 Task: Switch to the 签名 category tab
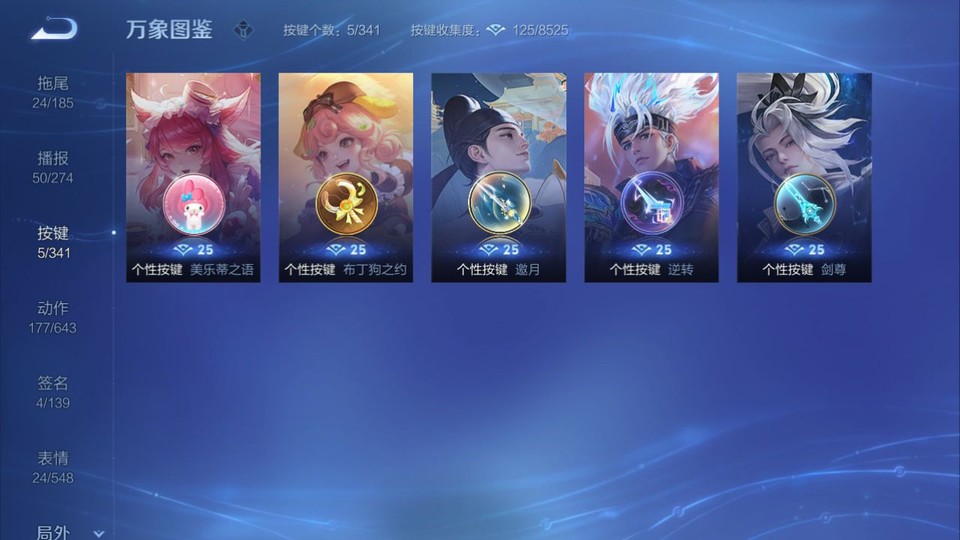pyautogui.click(x=53, y=391)
